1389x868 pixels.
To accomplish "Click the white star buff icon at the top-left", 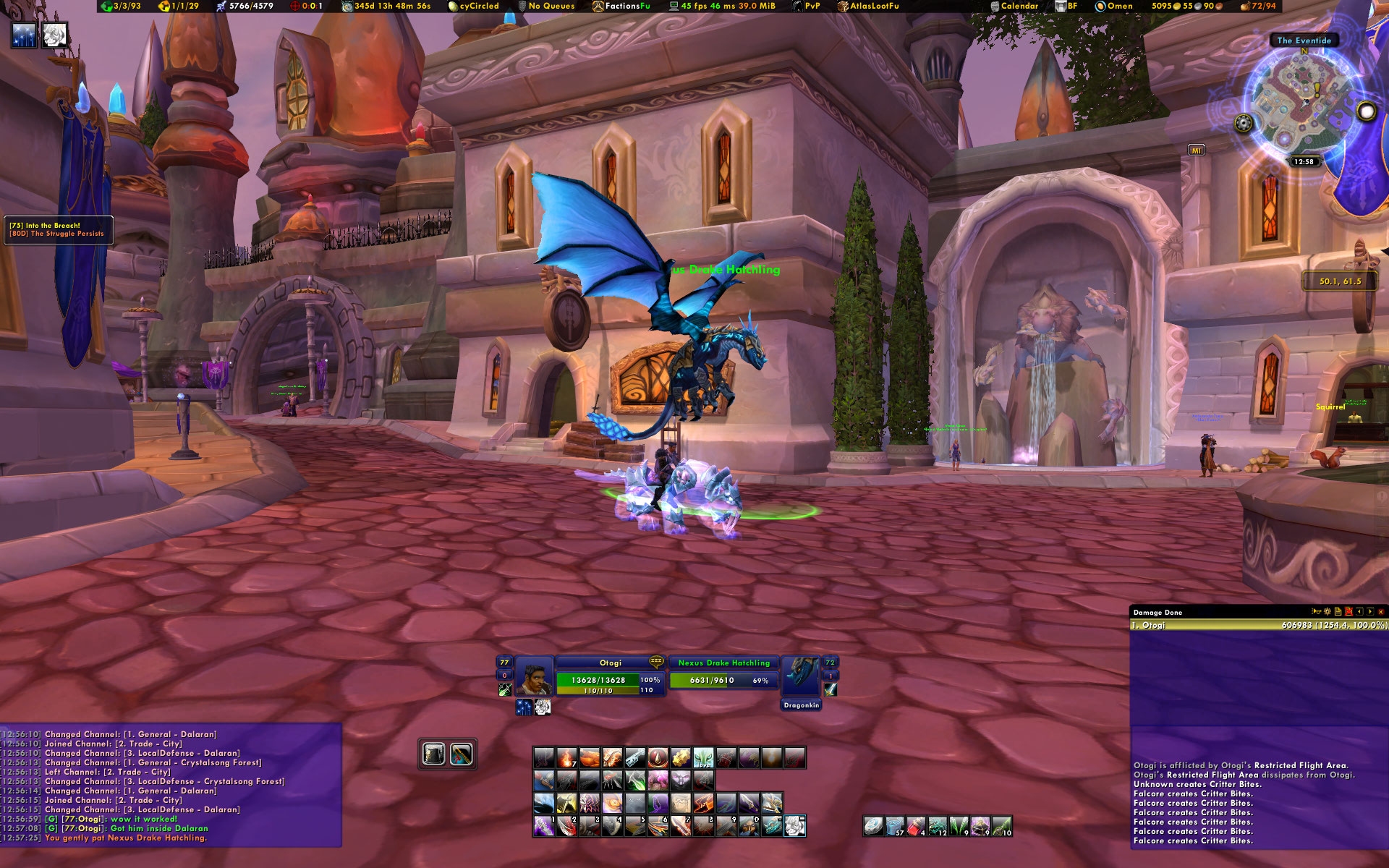I will tap(24, 35).
